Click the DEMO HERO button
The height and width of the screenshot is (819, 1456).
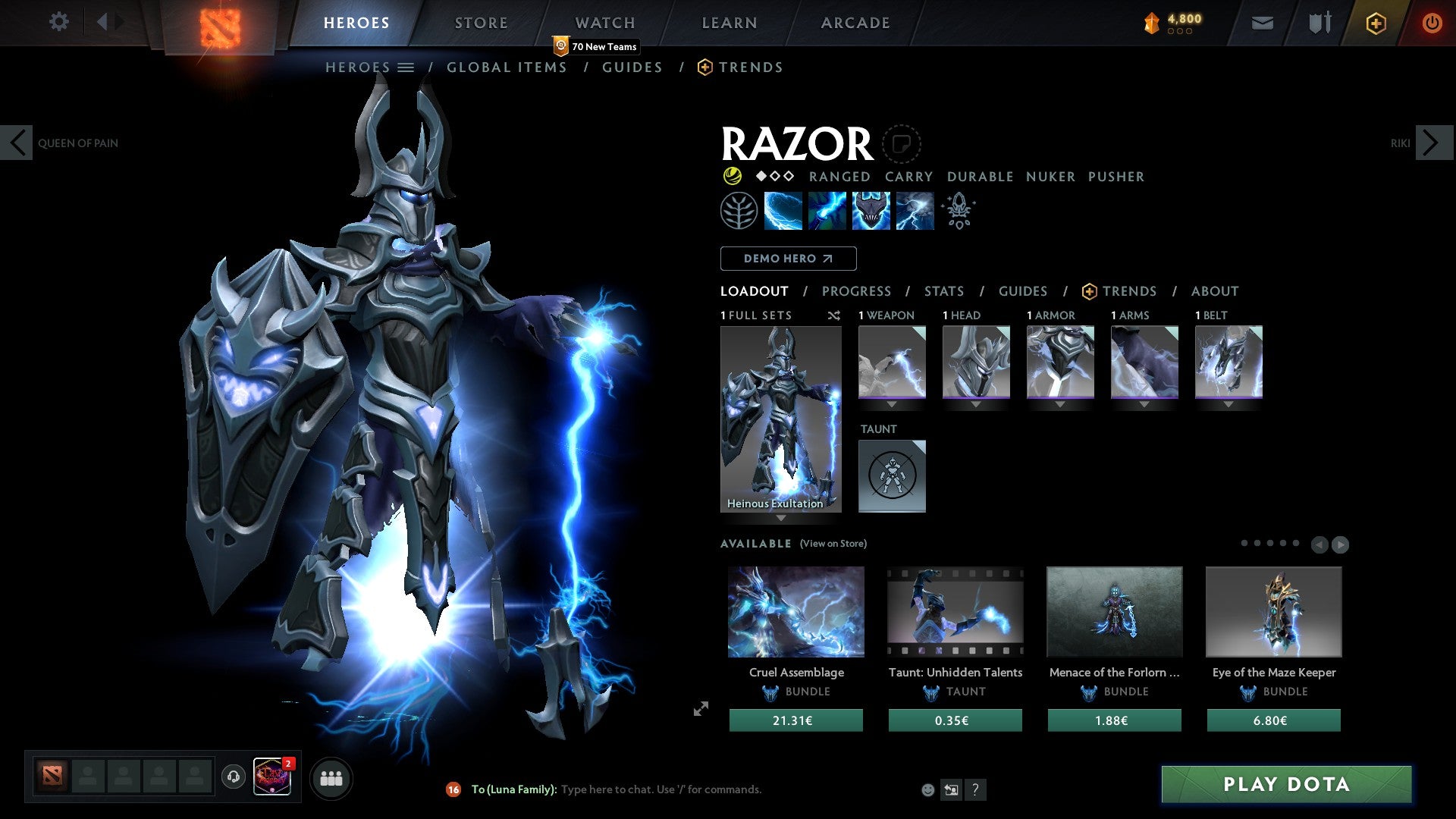pyautogui.click(x=788, y=258)
